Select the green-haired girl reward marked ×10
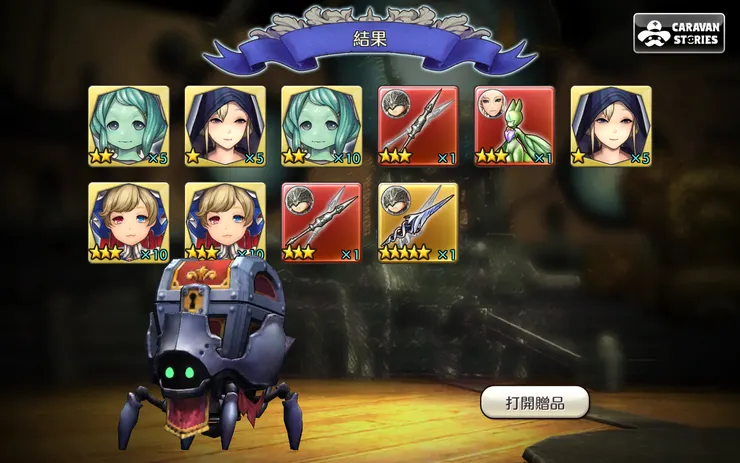 pos(321,126)
